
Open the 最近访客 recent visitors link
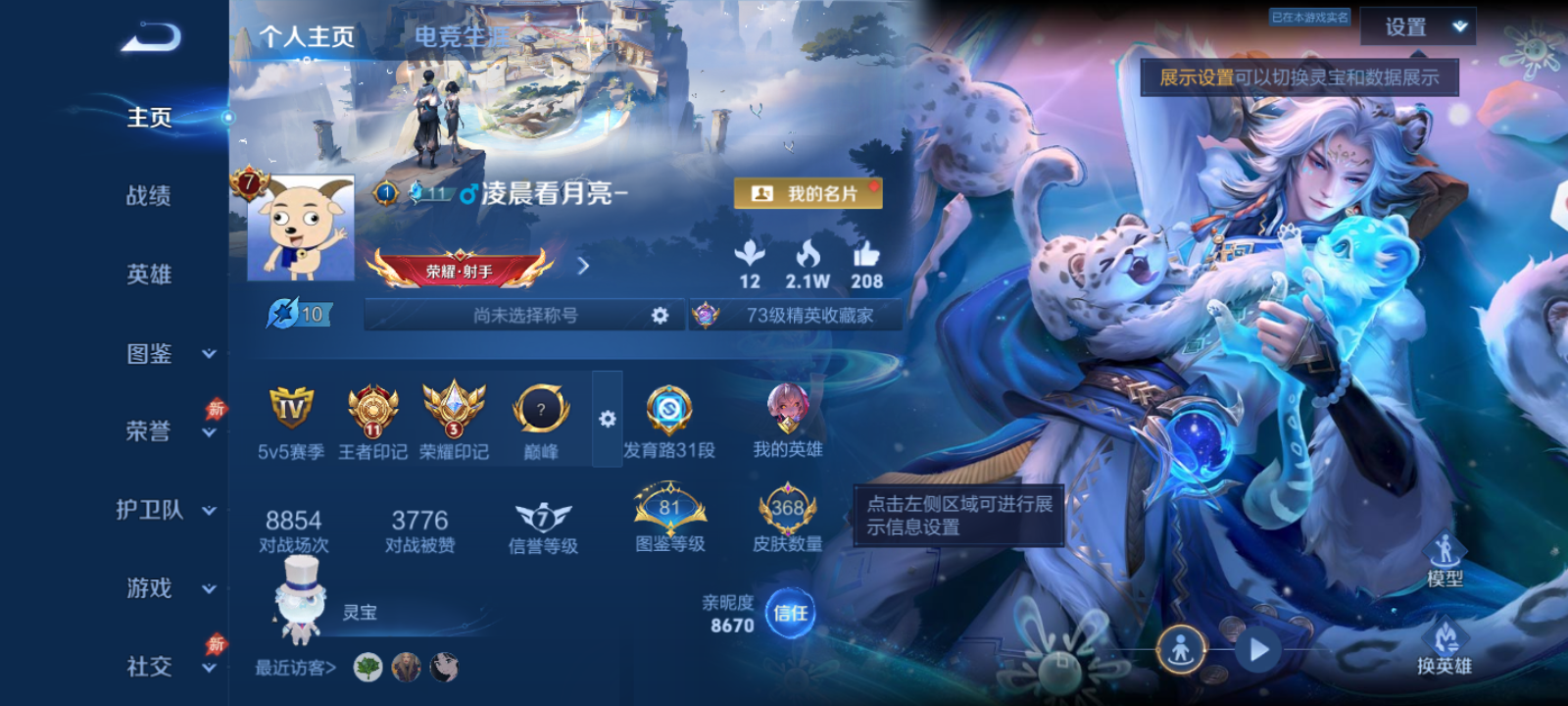click(x=294, y=667)
